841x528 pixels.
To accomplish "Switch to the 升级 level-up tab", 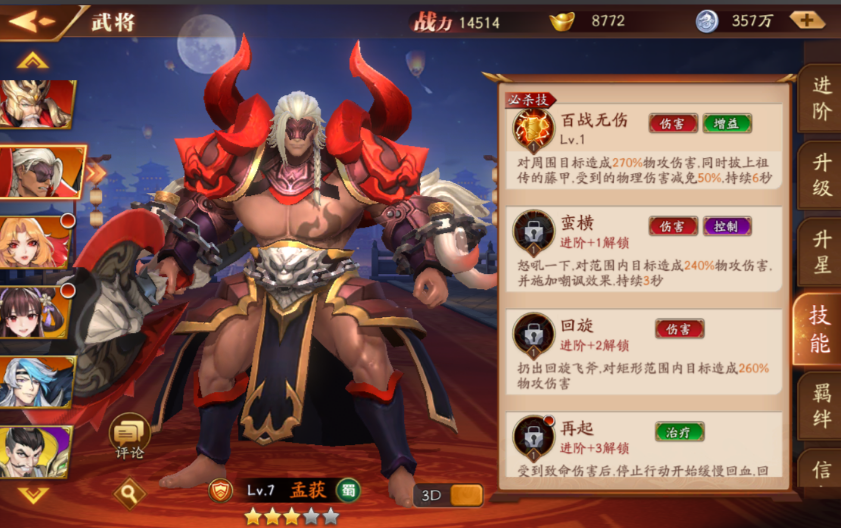I will (x=821, y=175).
